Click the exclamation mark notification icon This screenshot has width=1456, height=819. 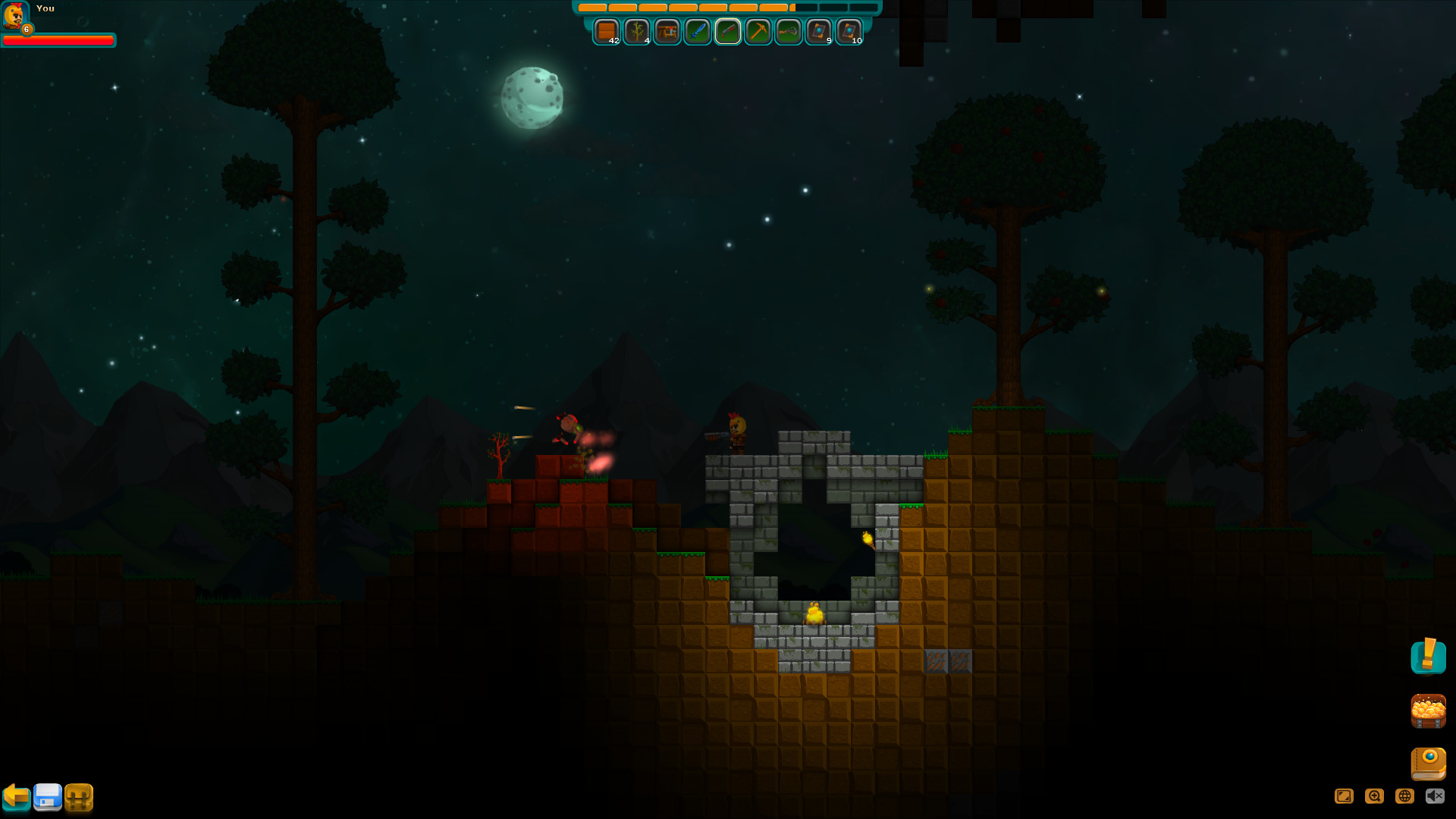[x=1429, y=657]
